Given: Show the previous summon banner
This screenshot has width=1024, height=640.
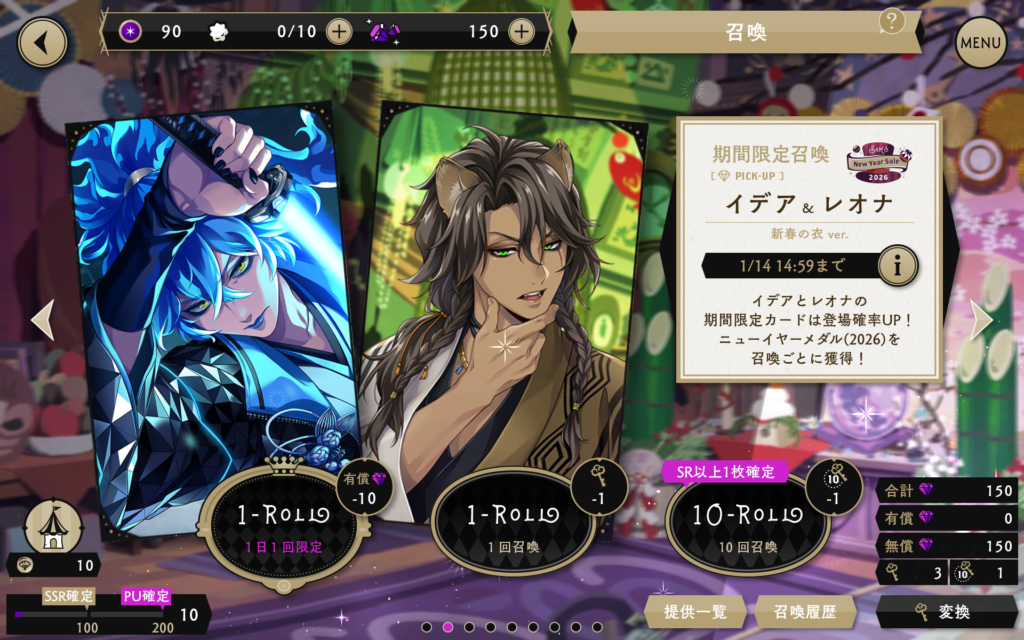Looking at the screenshot, I should (42, 319).
